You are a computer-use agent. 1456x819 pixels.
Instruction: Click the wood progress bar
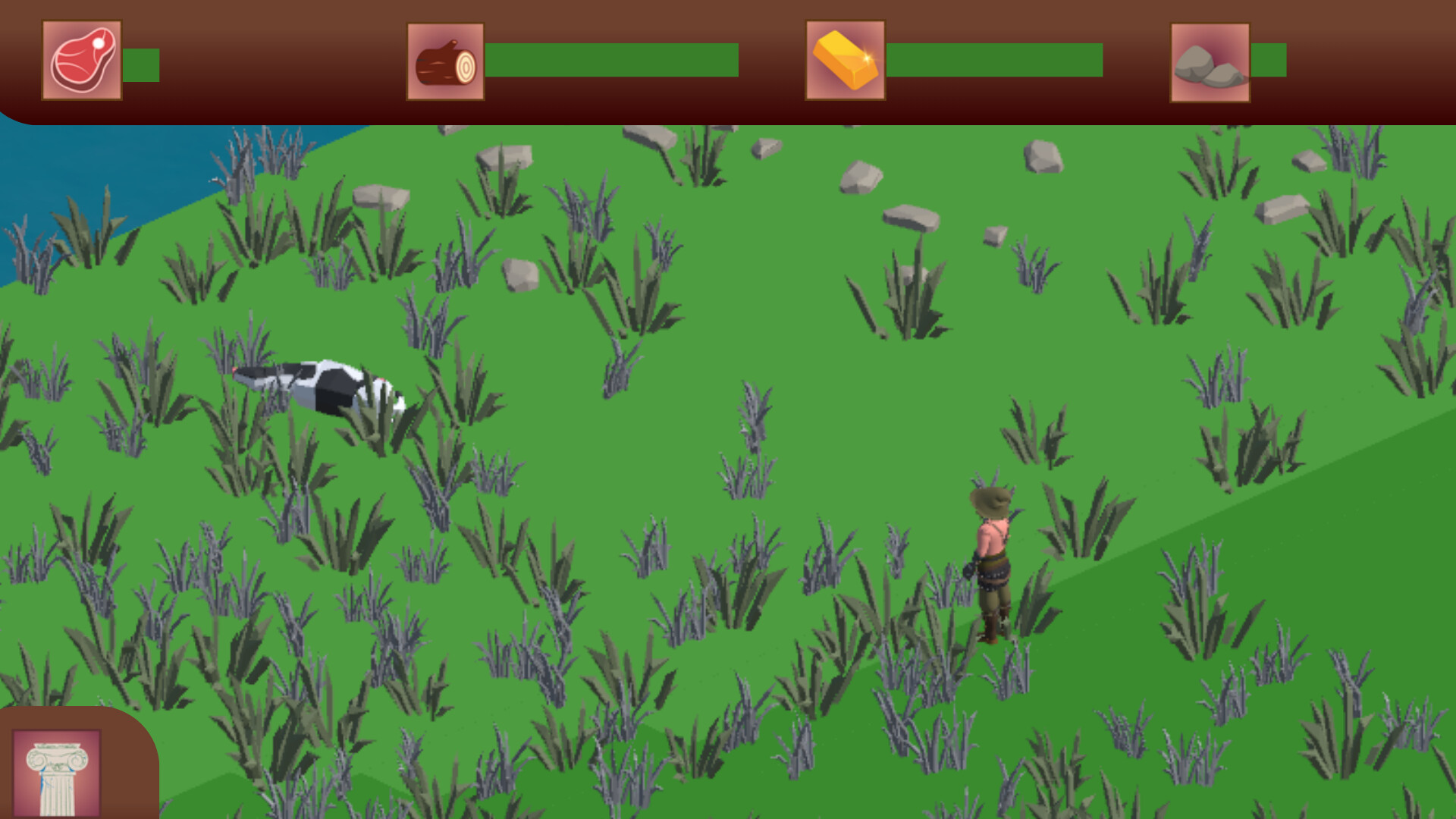click(x=610, y=61)
